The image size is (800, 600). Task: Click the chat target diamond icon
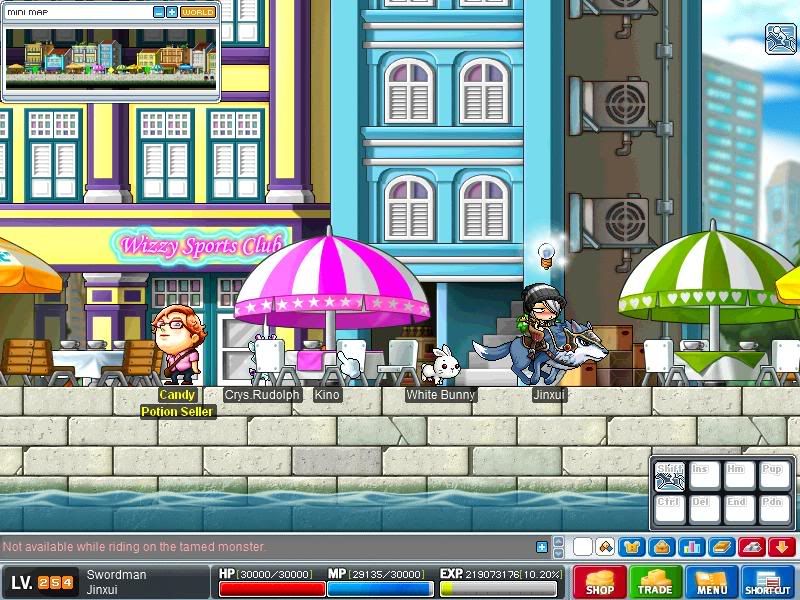[x=604, y=547]
